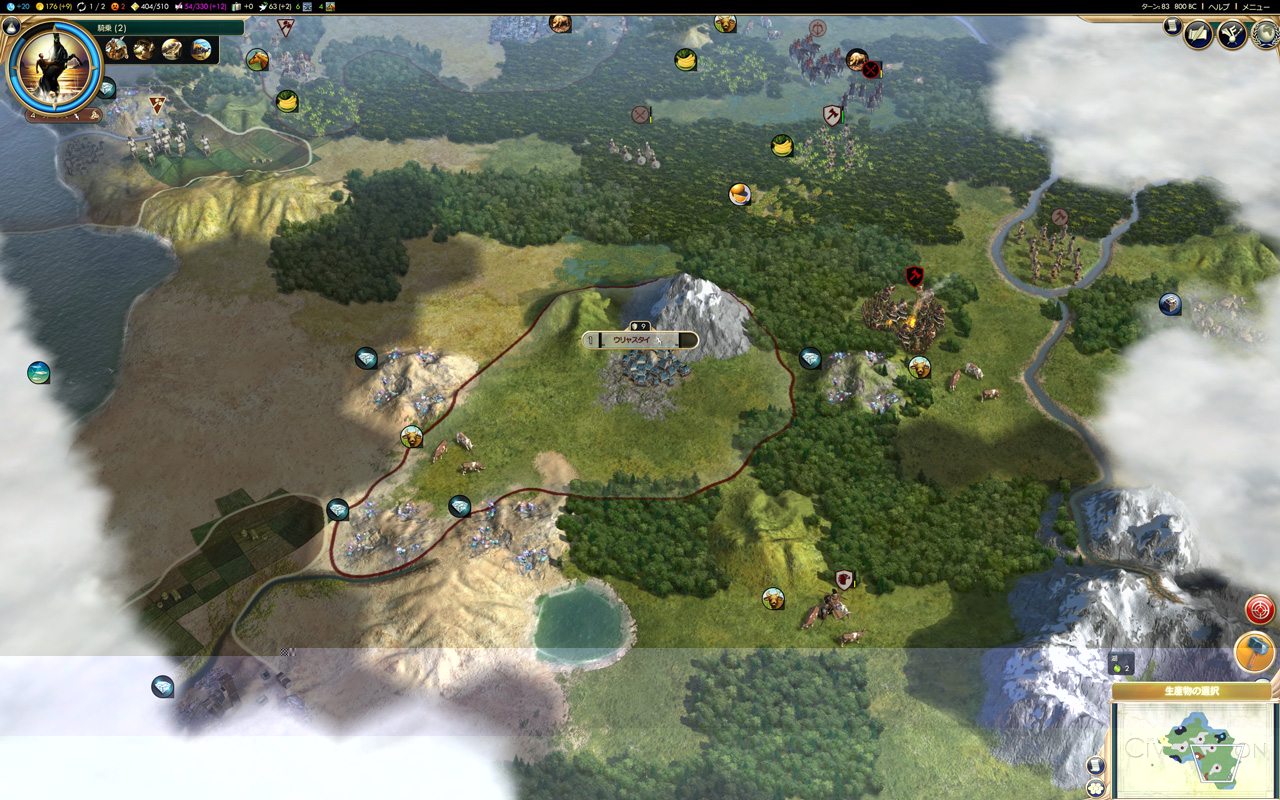The height and width of the screenshot is (800, 1280).
Task: Click the orange hammer production notification
Action: click(1254, 652)
